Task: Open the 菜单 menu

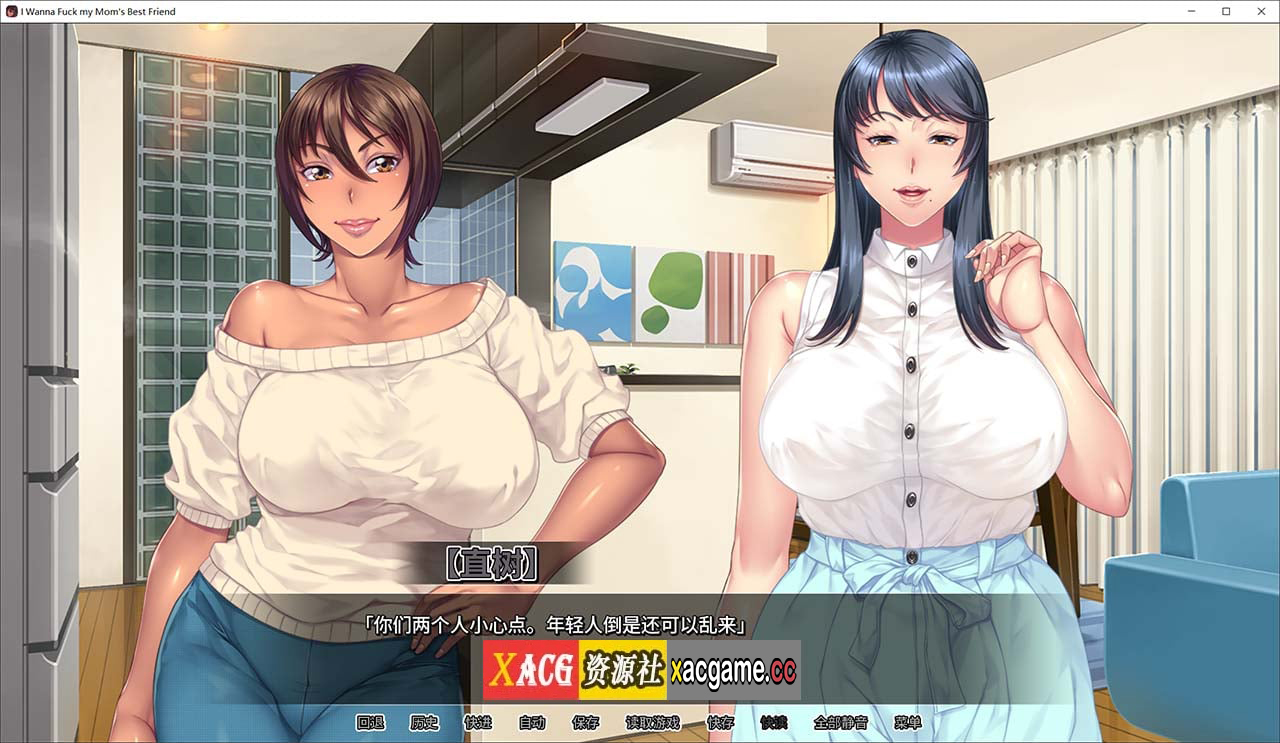Action: [908, 722]
